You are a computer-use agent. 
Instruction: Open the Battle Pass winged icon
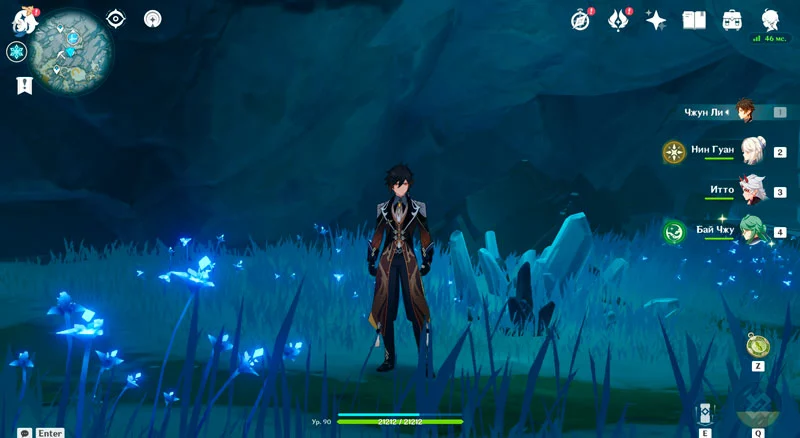coord(619,20)
